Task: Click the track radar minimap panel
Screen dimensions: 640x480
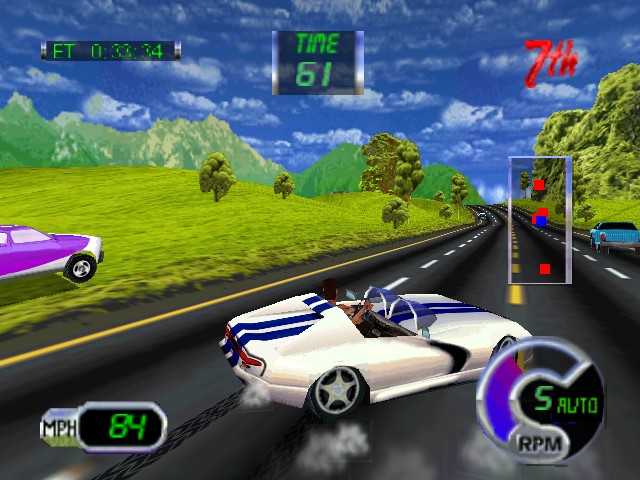Action: pyautogui.click(x=540, y=219)
